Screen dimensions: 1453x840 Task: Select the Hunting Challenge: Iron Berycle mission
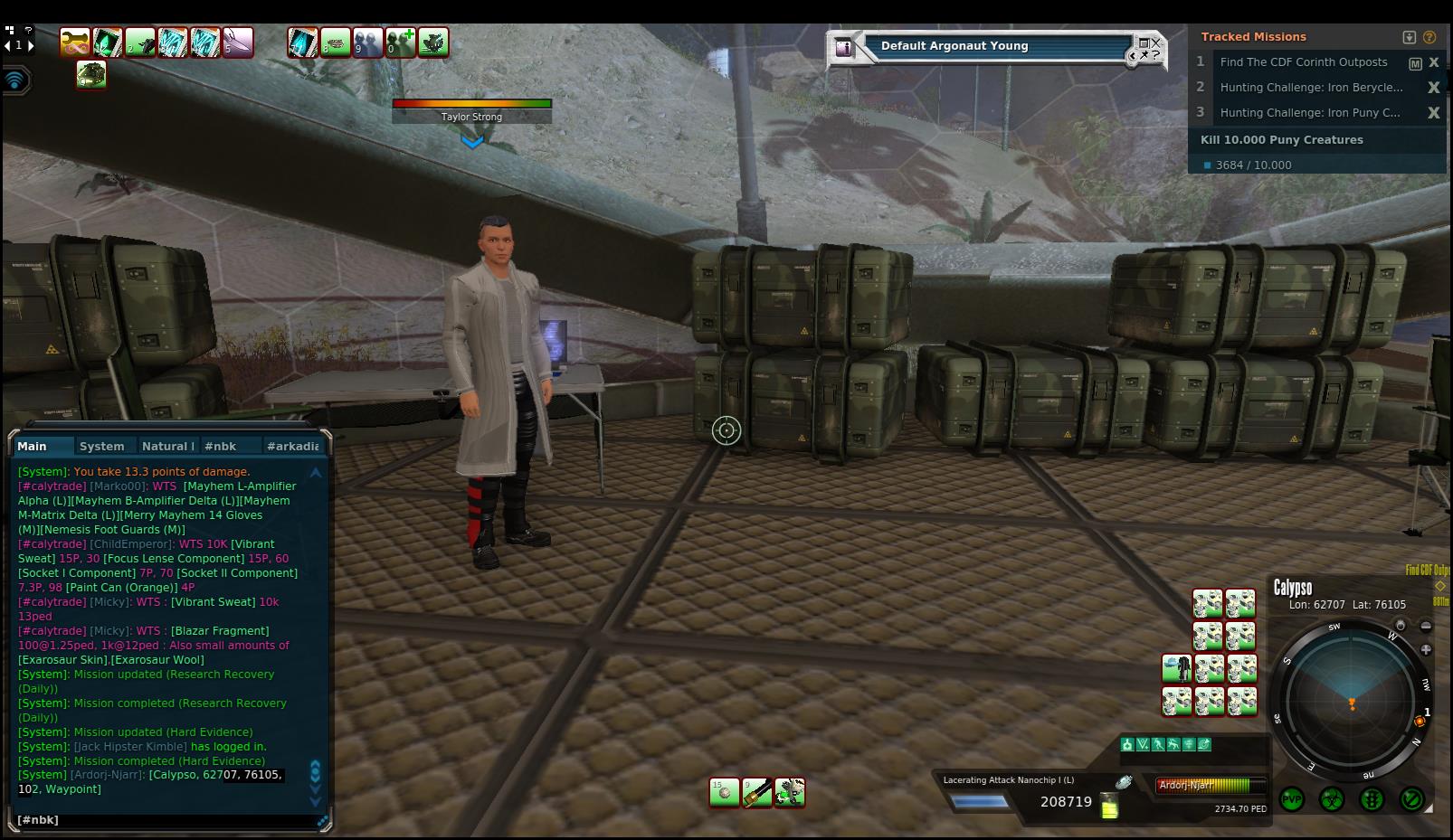(1310, 88)
